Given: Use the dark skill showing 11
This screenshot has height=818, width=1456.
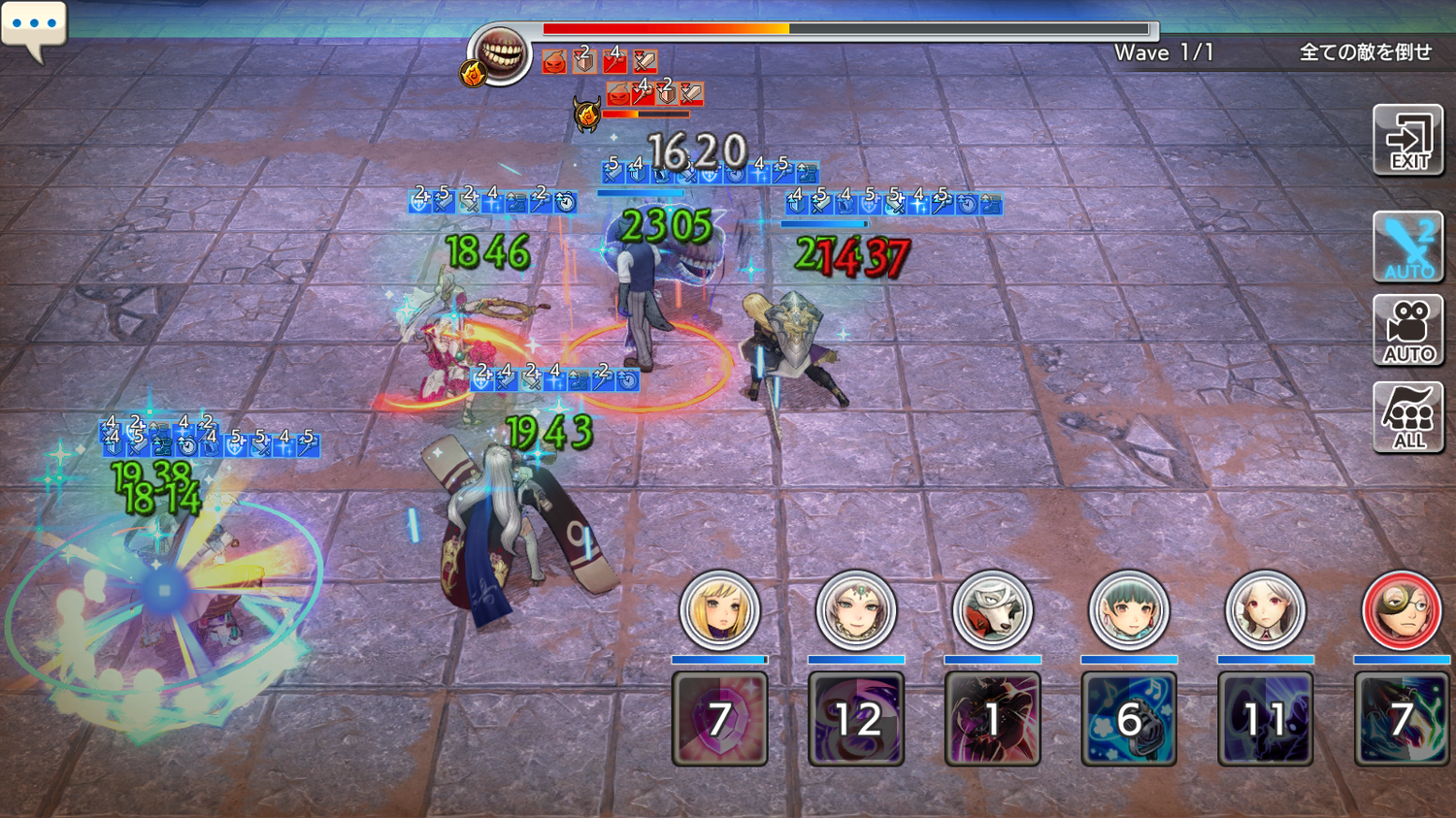Looking at the screenshot, I should coord(1265,719).
